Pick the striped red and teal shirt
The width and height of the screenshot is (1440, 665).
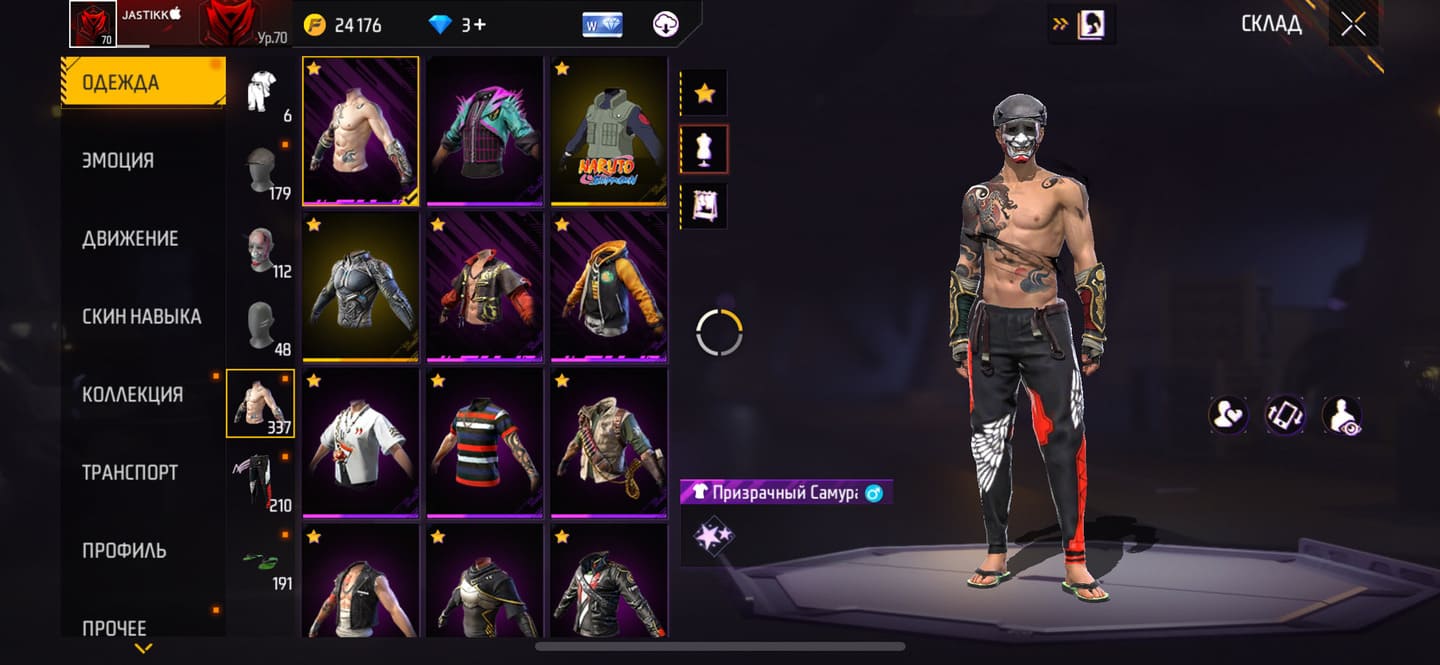[484, 442]
